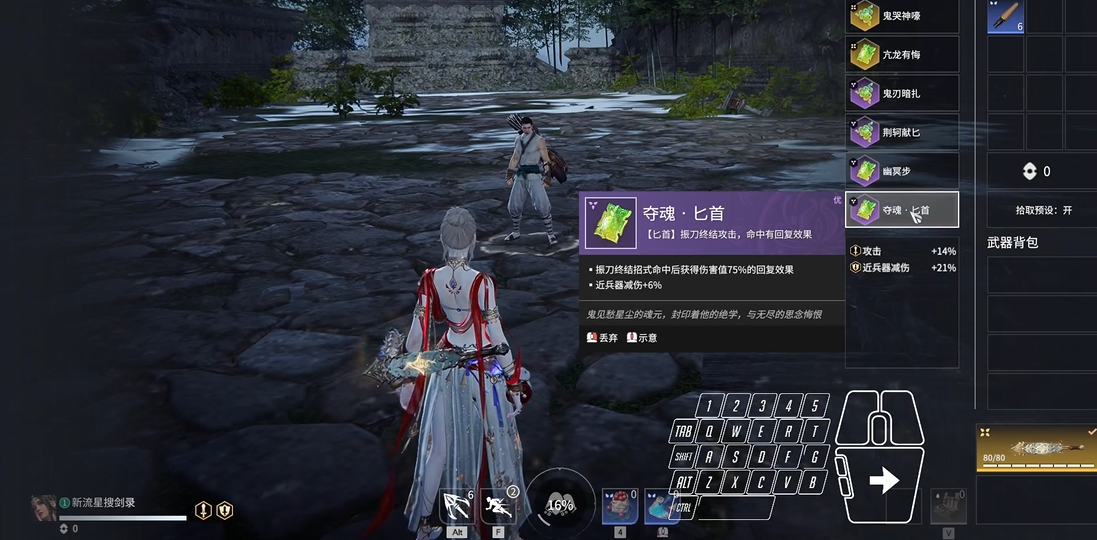Use the red consumable in slot 4
1097x540 pixels.
tap(619, 506)
